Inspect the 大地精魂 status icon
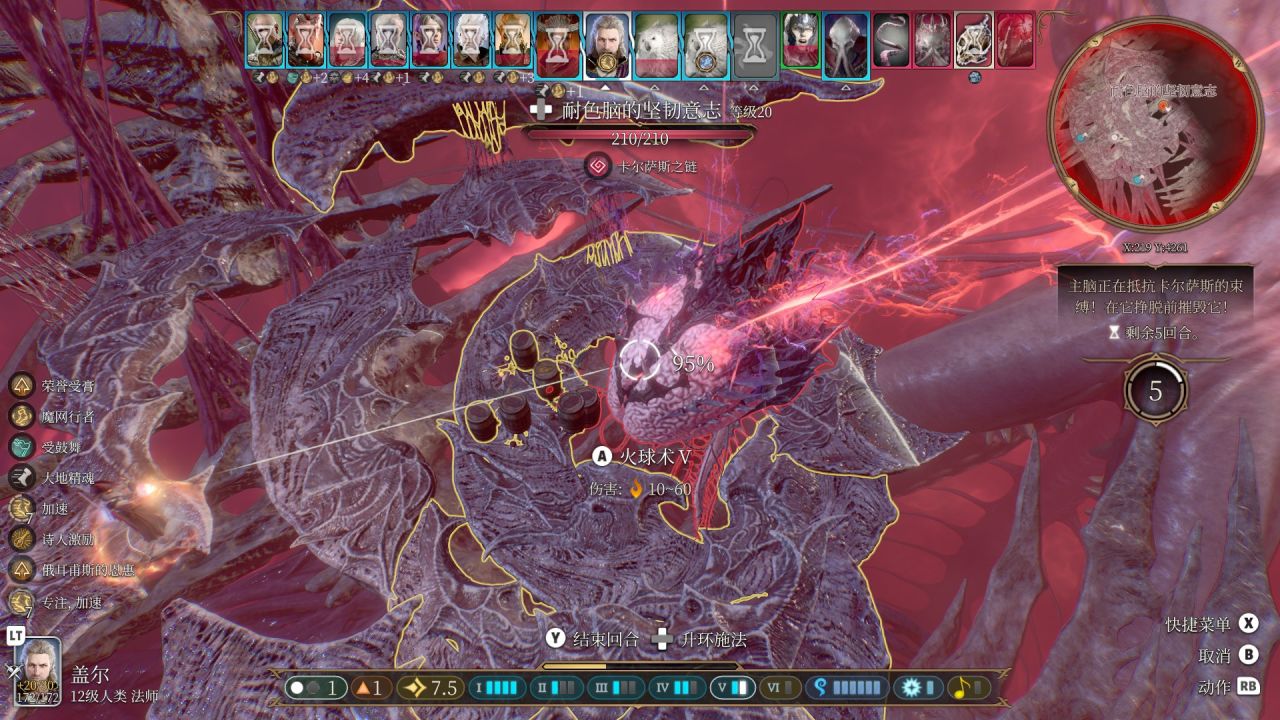The height and width of the screenshot is (720, 1280). 22,477
